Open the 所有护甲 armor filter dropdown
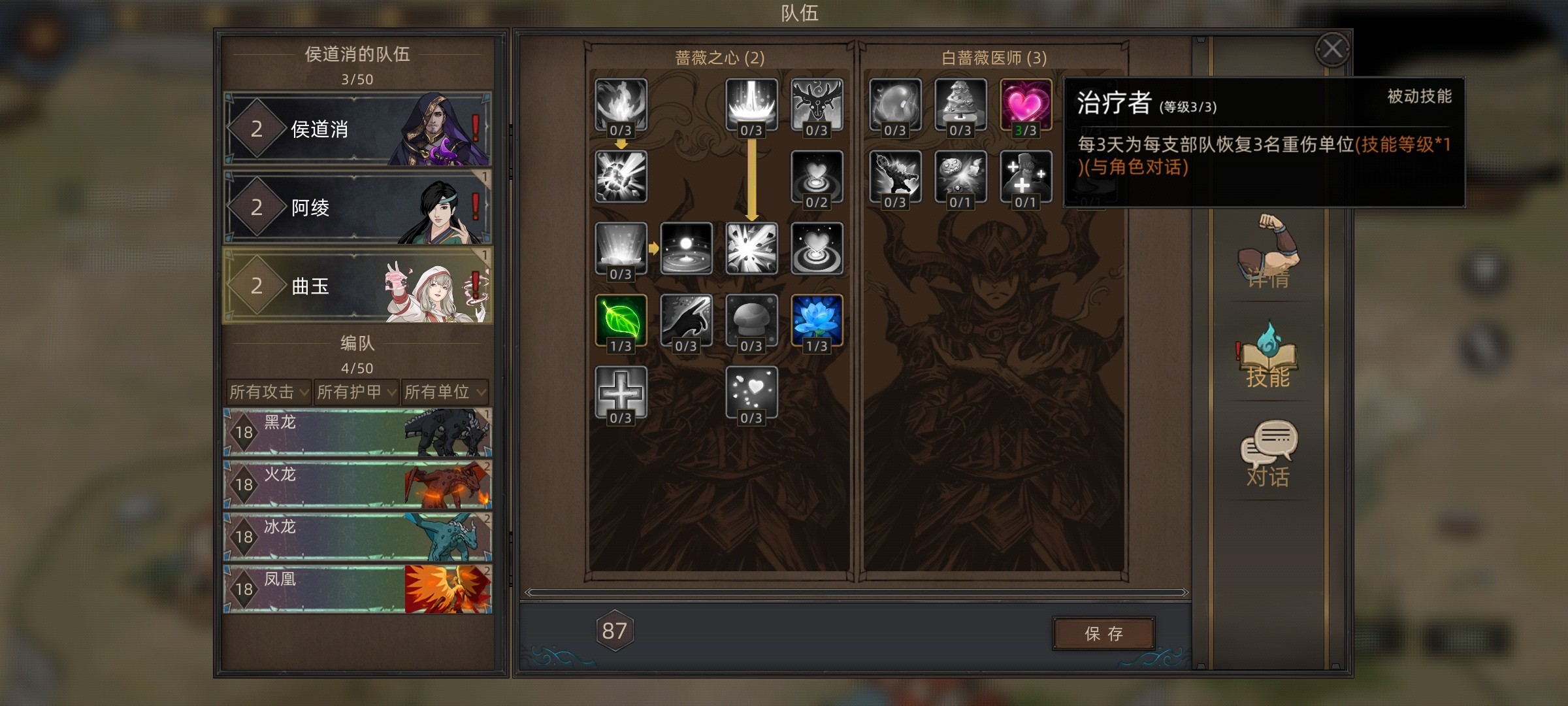Screen dimensions: 1568x706 [x=356, y=392]
